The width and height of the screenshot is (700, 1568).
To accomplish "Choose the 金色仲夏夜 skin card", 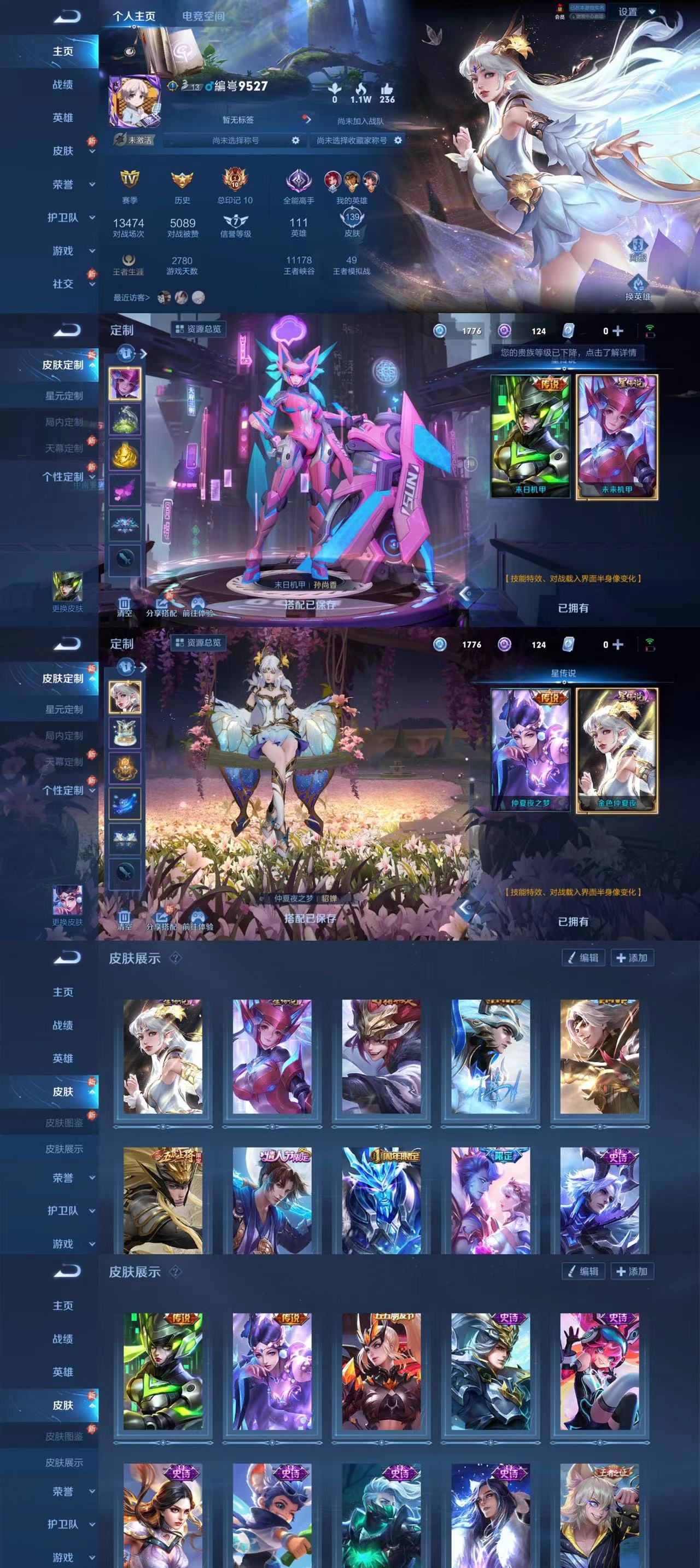I will (617, 750).
